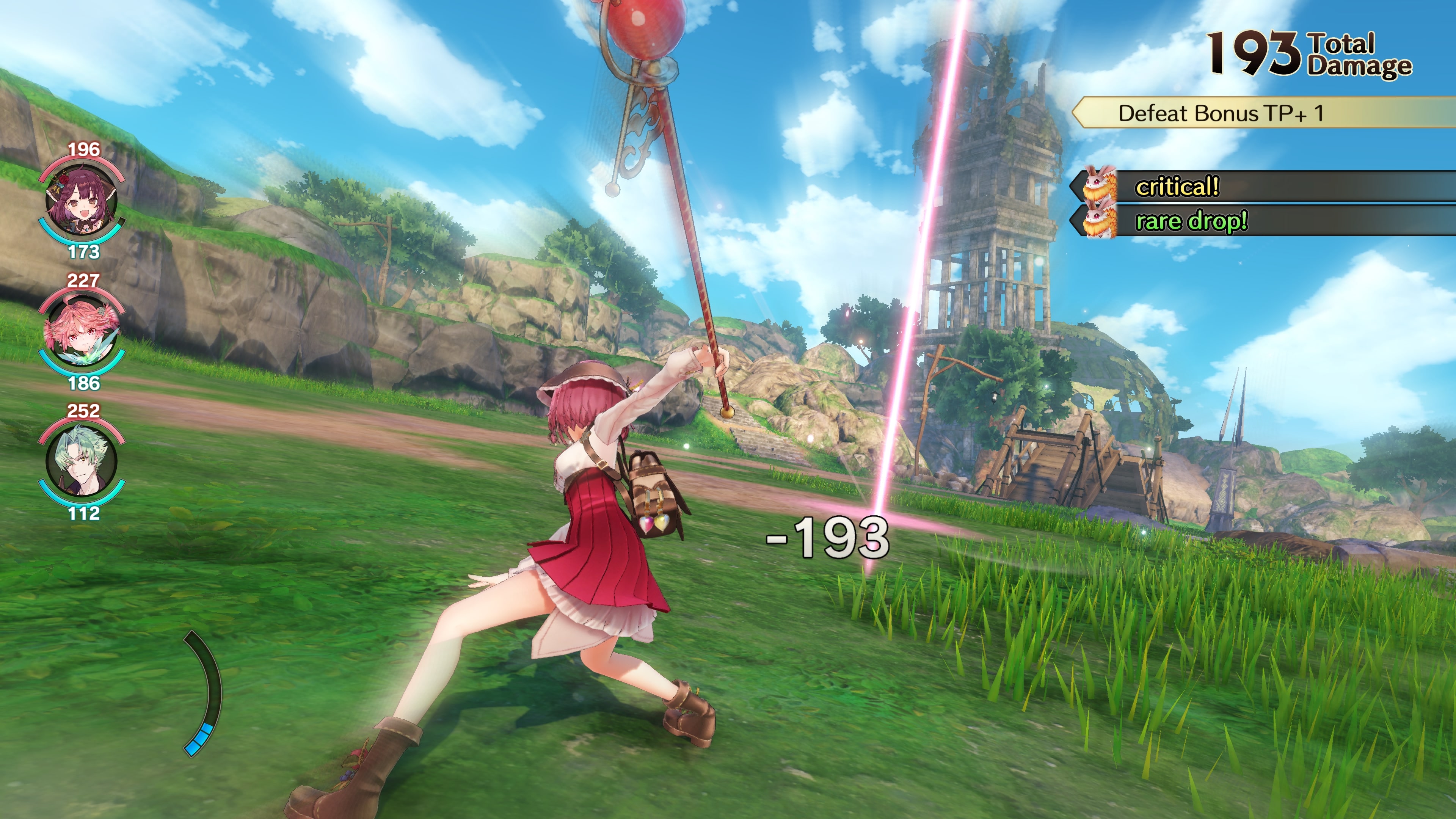Select the purple-haired girl party portrait
Viewport: 1456px width, 819px height.
[82, 200]
